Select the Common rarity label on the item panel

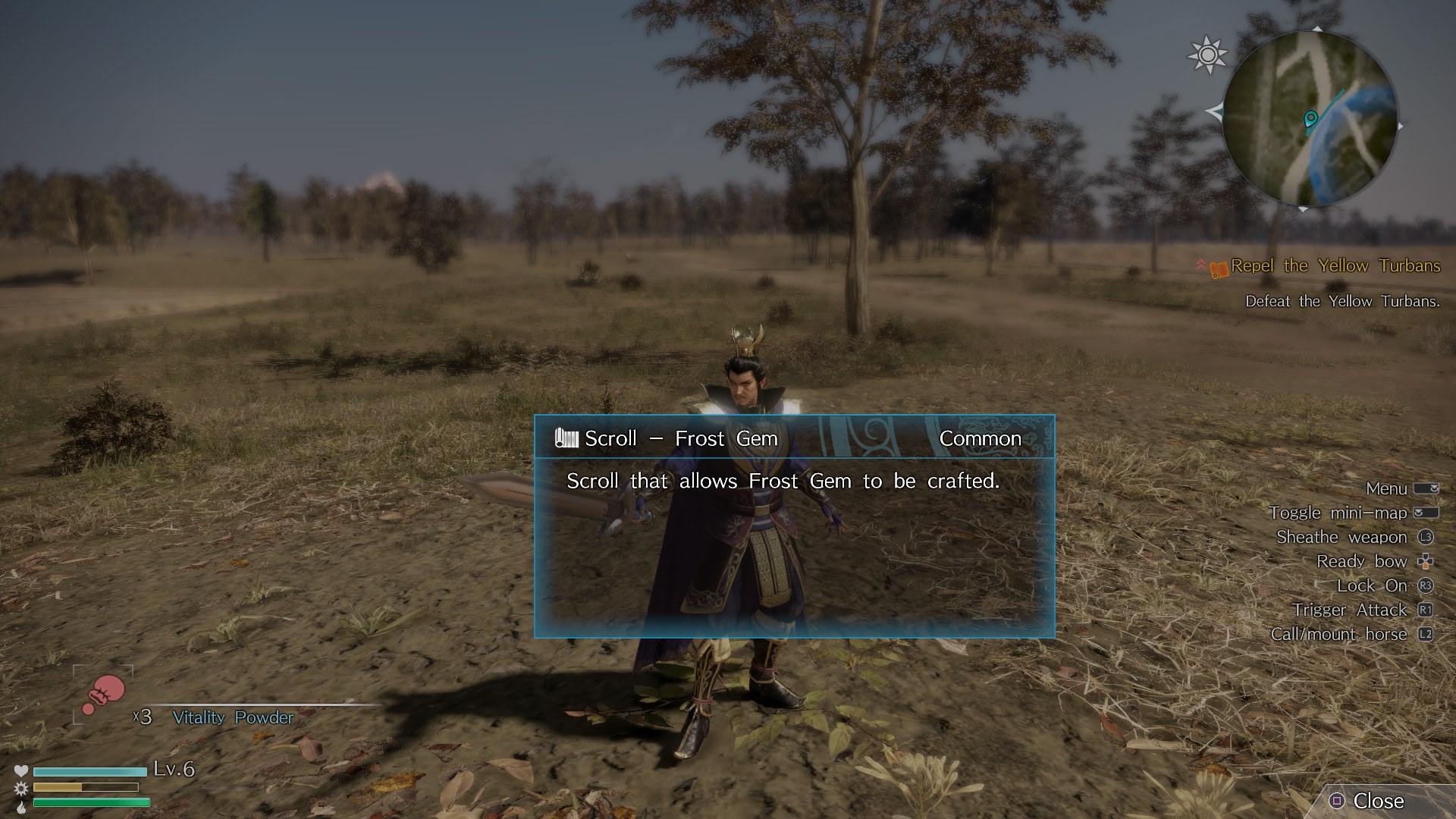(980, 438)
